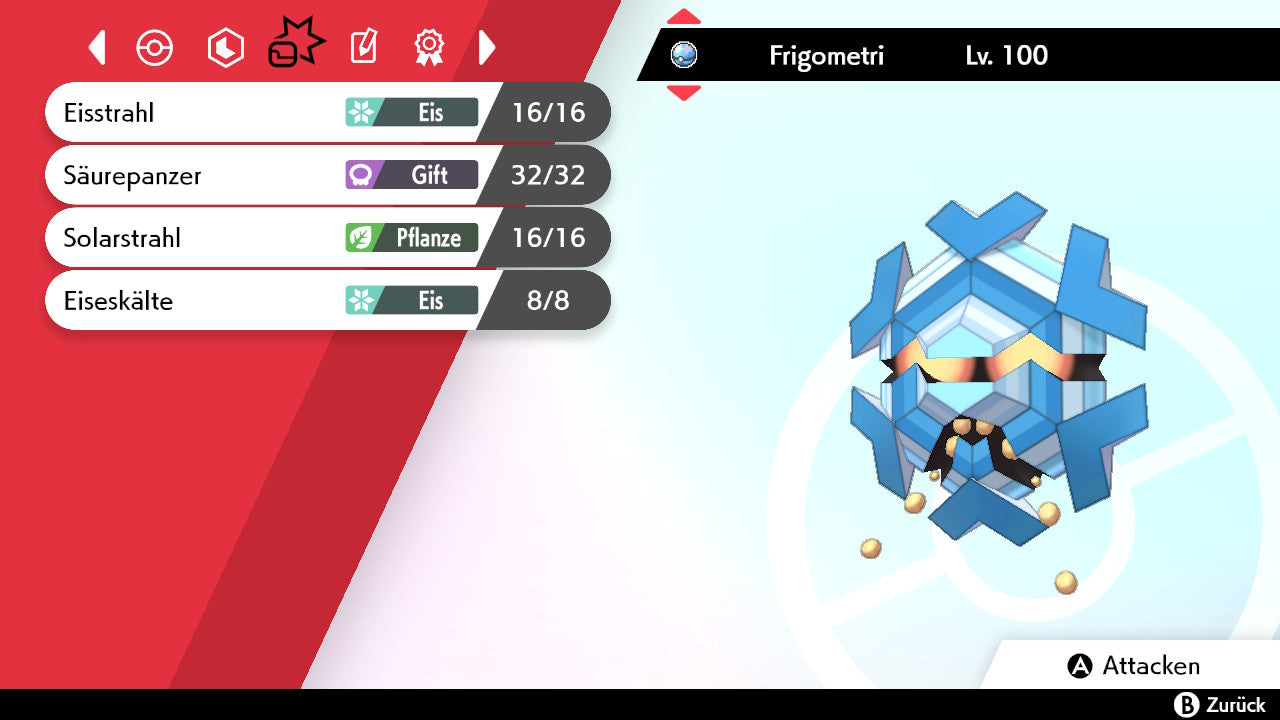Go to next summary page with right arrow

[x=487, y=47]
